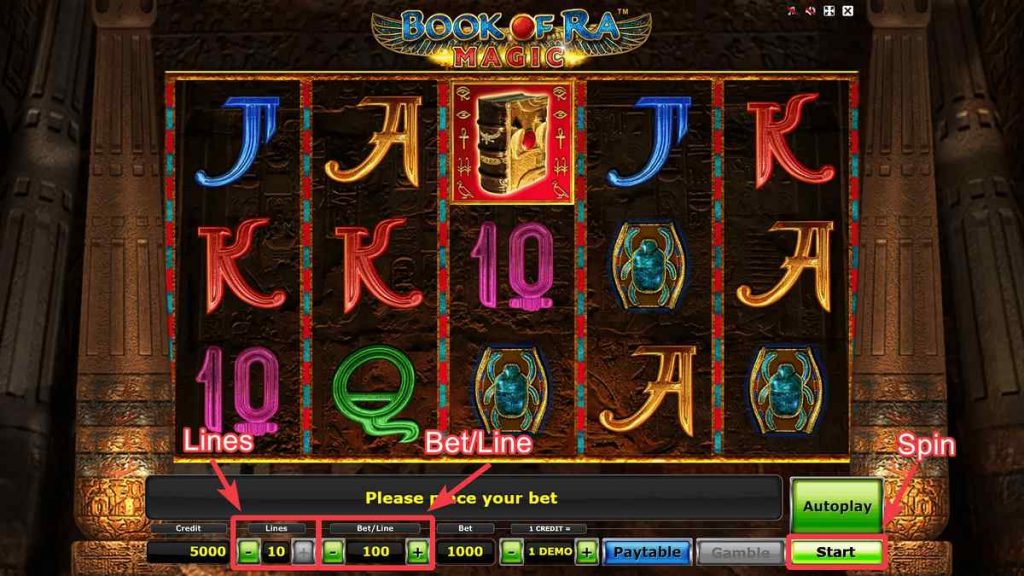Decrease the credit value with minus
1024x576 pixels.
(511, 552)
